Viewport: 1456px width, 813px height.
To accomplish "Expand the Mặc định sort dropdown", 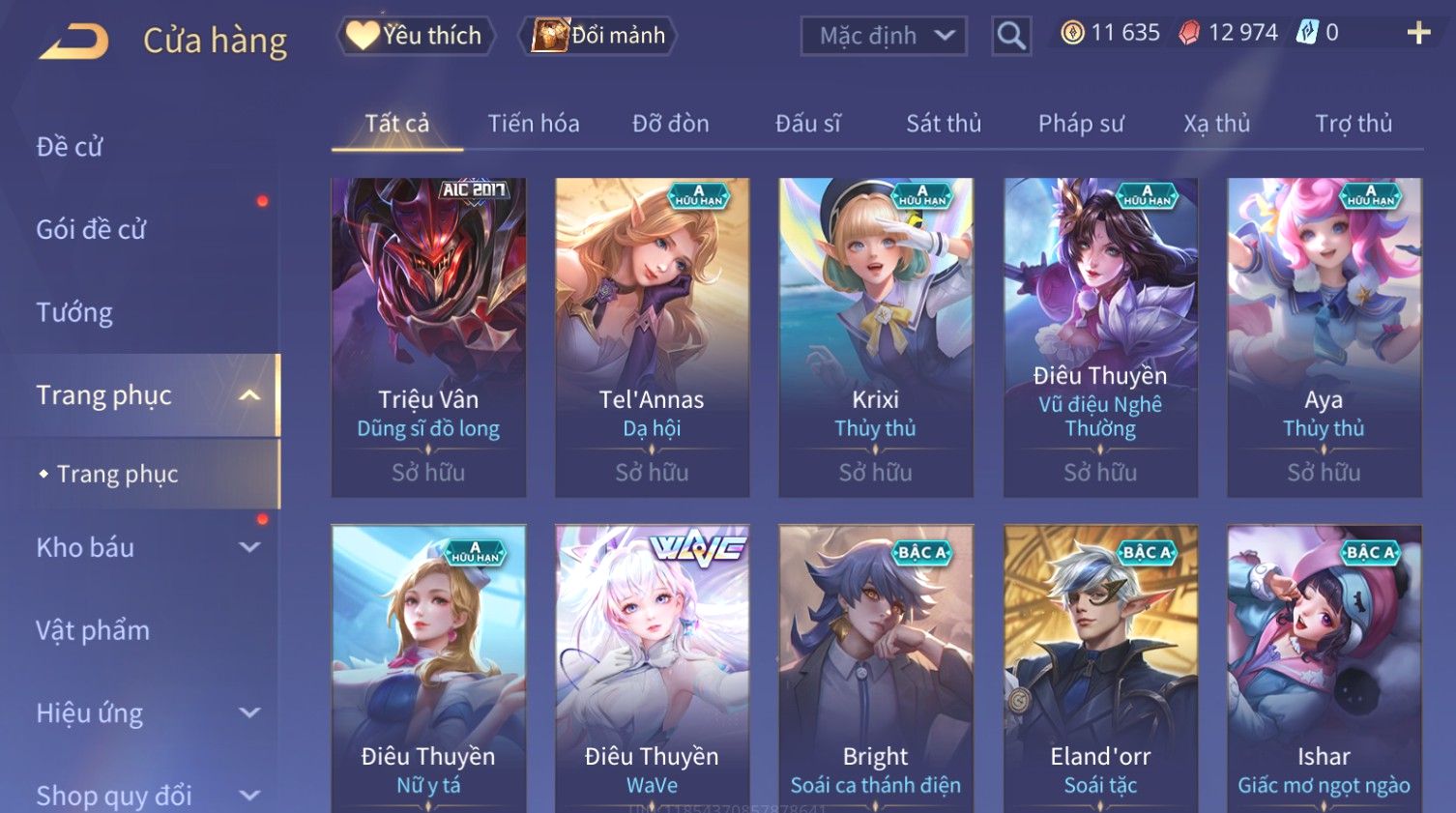I will coord(884,37).
